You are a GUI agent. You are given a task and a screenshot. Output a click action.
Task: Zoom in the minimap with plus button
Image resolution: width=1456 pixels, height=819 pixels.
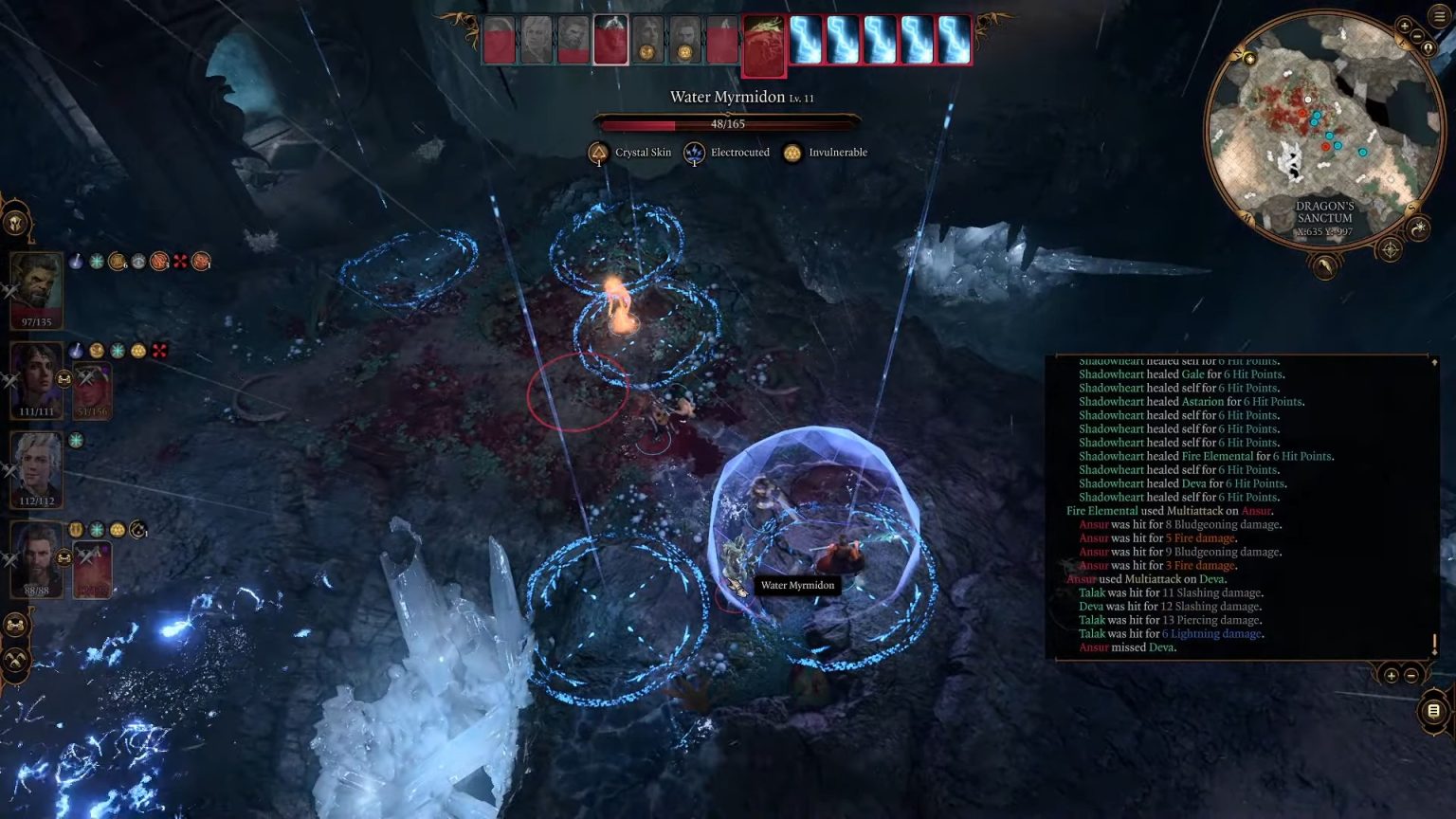(1404, 27)
